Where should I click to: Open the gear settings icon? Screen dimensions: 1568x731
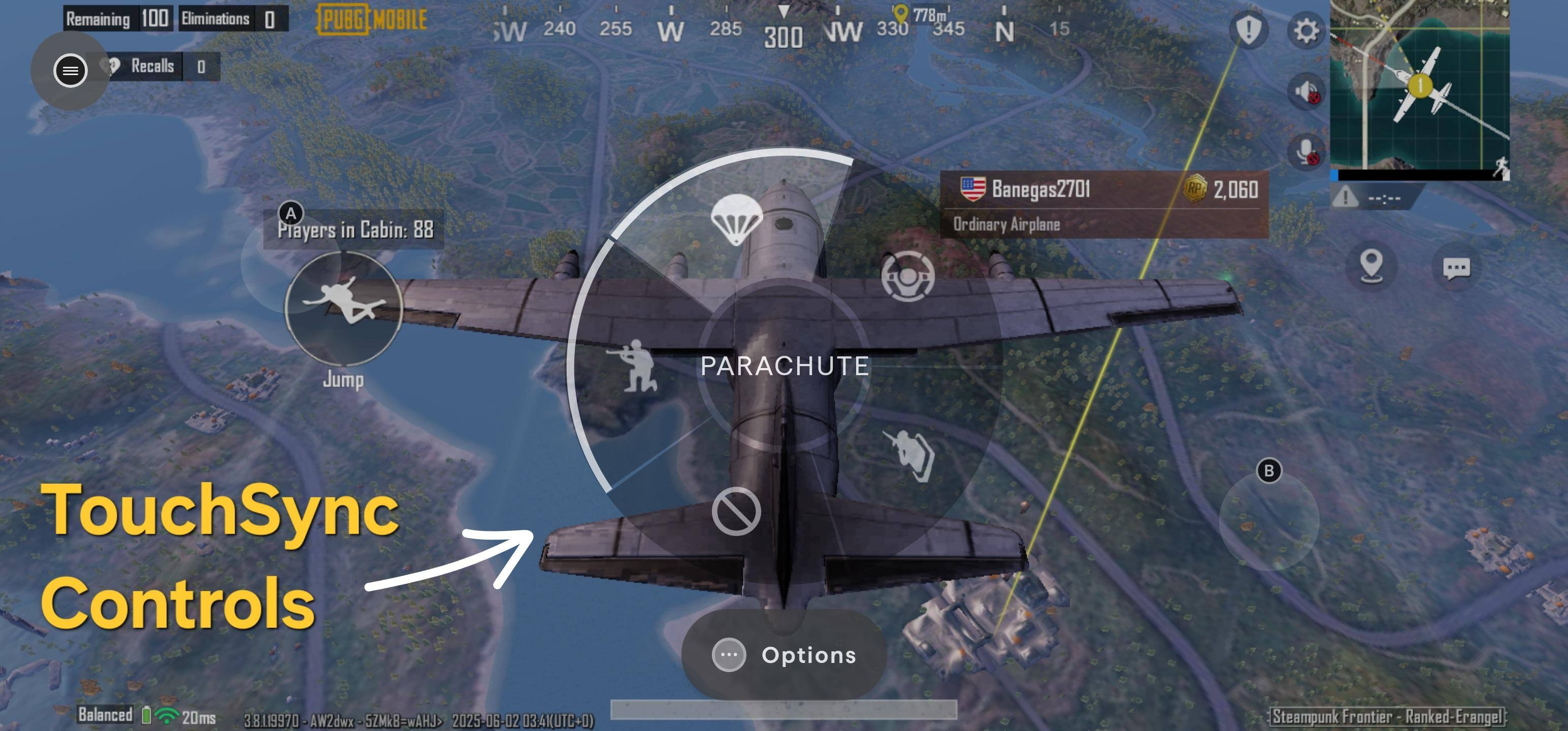(1305, 30)
